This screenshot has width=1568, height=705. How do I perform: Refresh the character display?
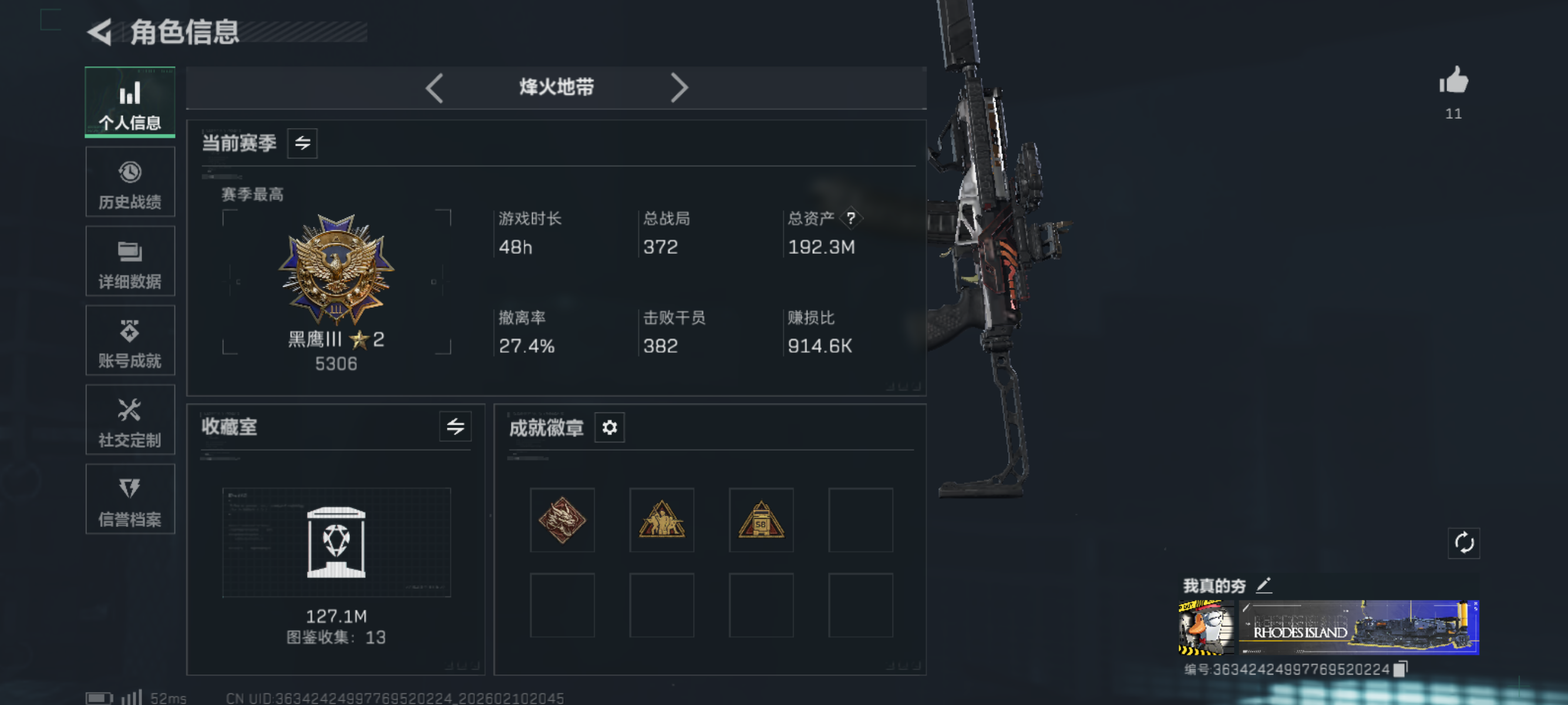(1463, 543)
